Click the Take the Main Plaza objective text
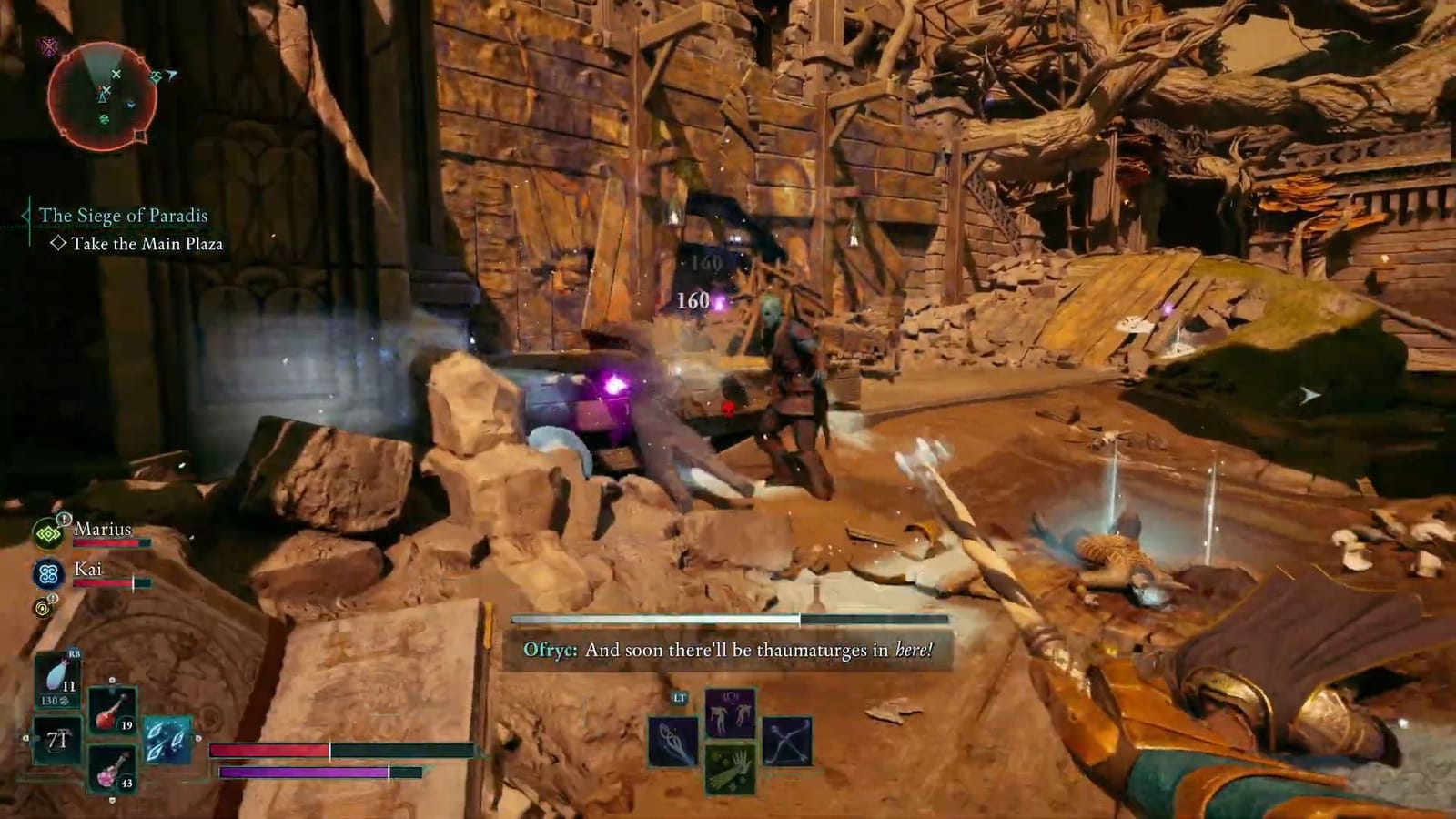 150,244
